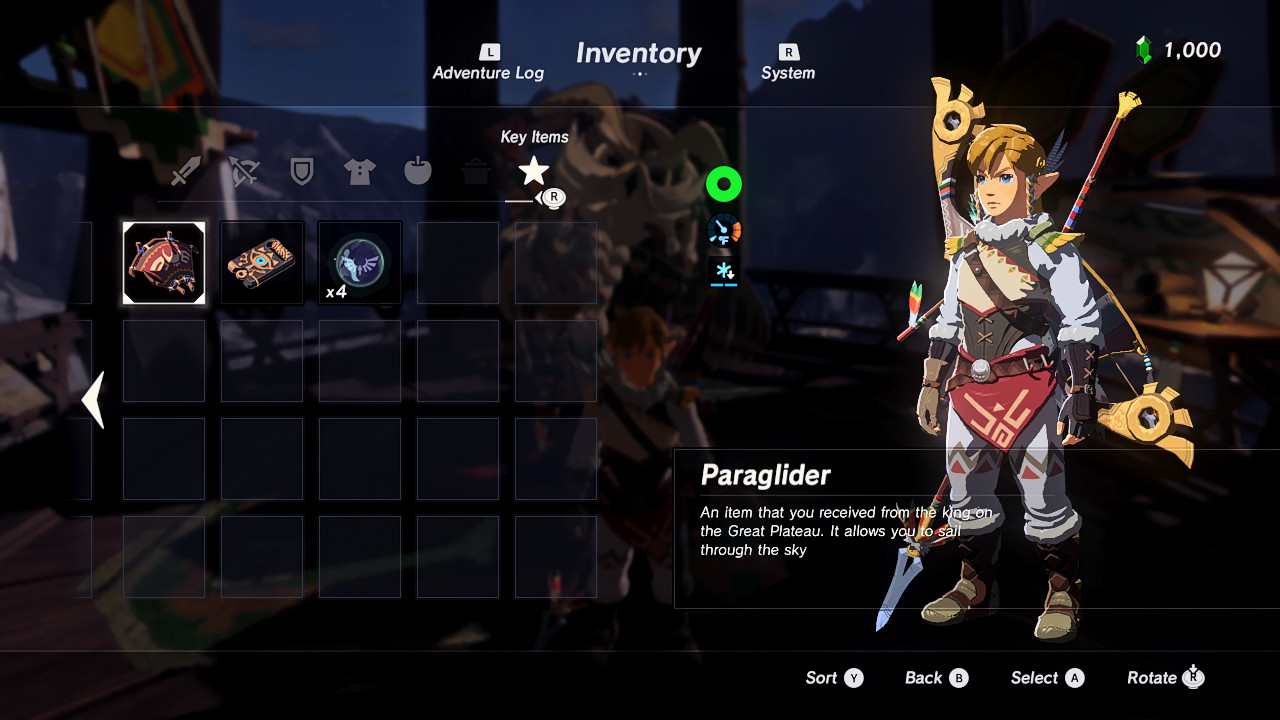Switch to the shield category icon
The width and height of the screenshot is (1280, 720).
click(x=301, y=170)
